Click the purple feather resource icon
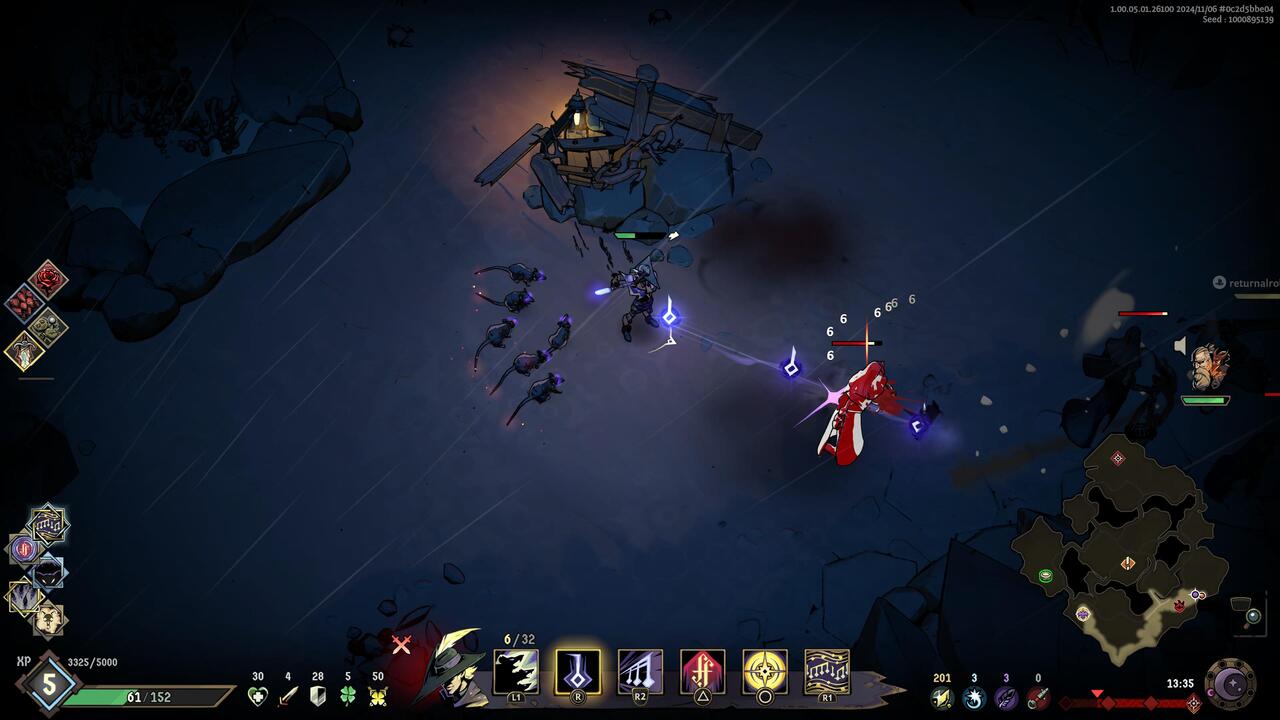Image resolution: width=1280 pixels, height=720 pixels. (1006, 697)
